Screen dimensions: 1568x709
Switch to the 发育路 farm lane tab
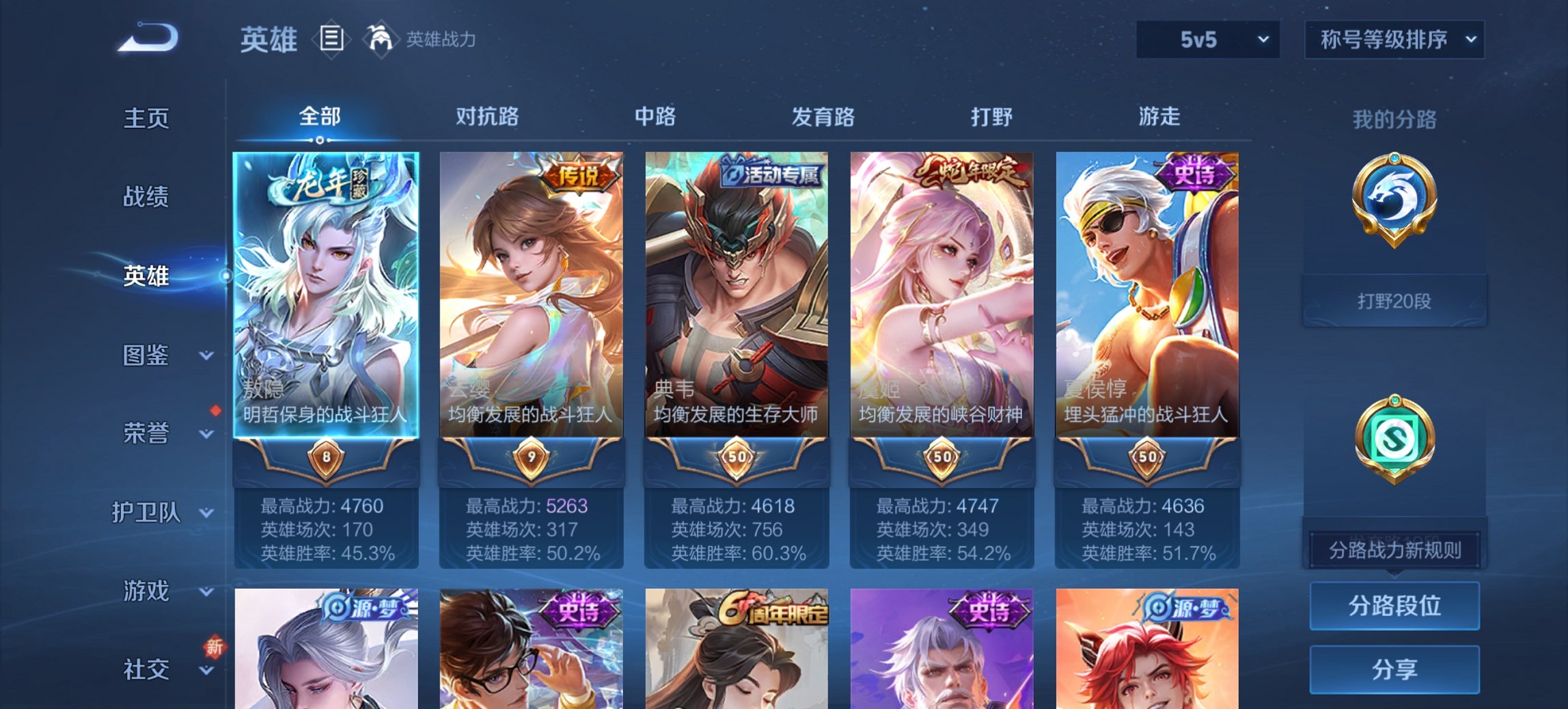click(822, 117)
